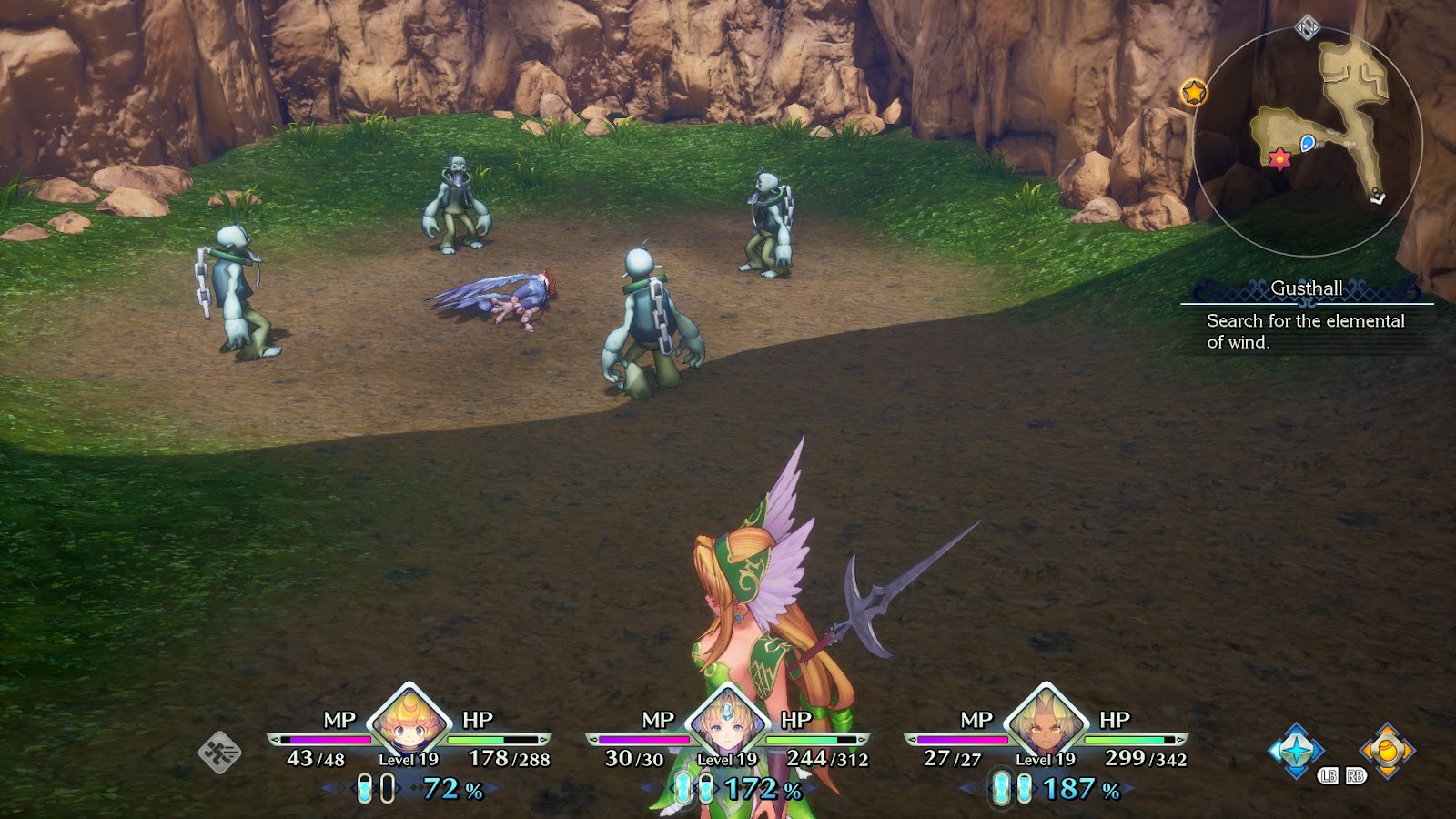Click the grey running figure icon

click(x=220, y=753)
